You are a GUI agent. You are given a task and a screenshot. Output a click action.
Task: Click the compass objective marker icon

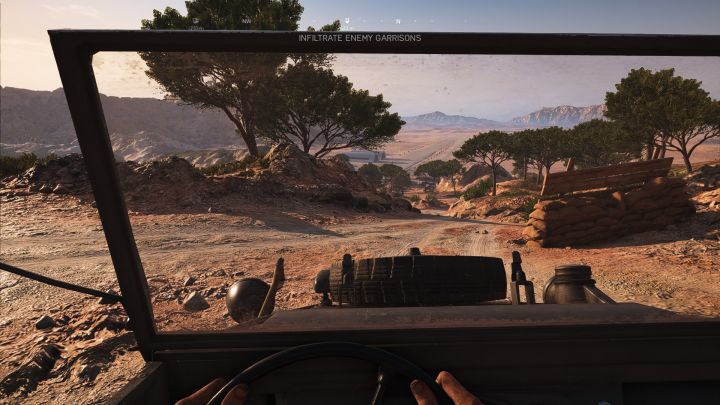(x=347, y=20)
